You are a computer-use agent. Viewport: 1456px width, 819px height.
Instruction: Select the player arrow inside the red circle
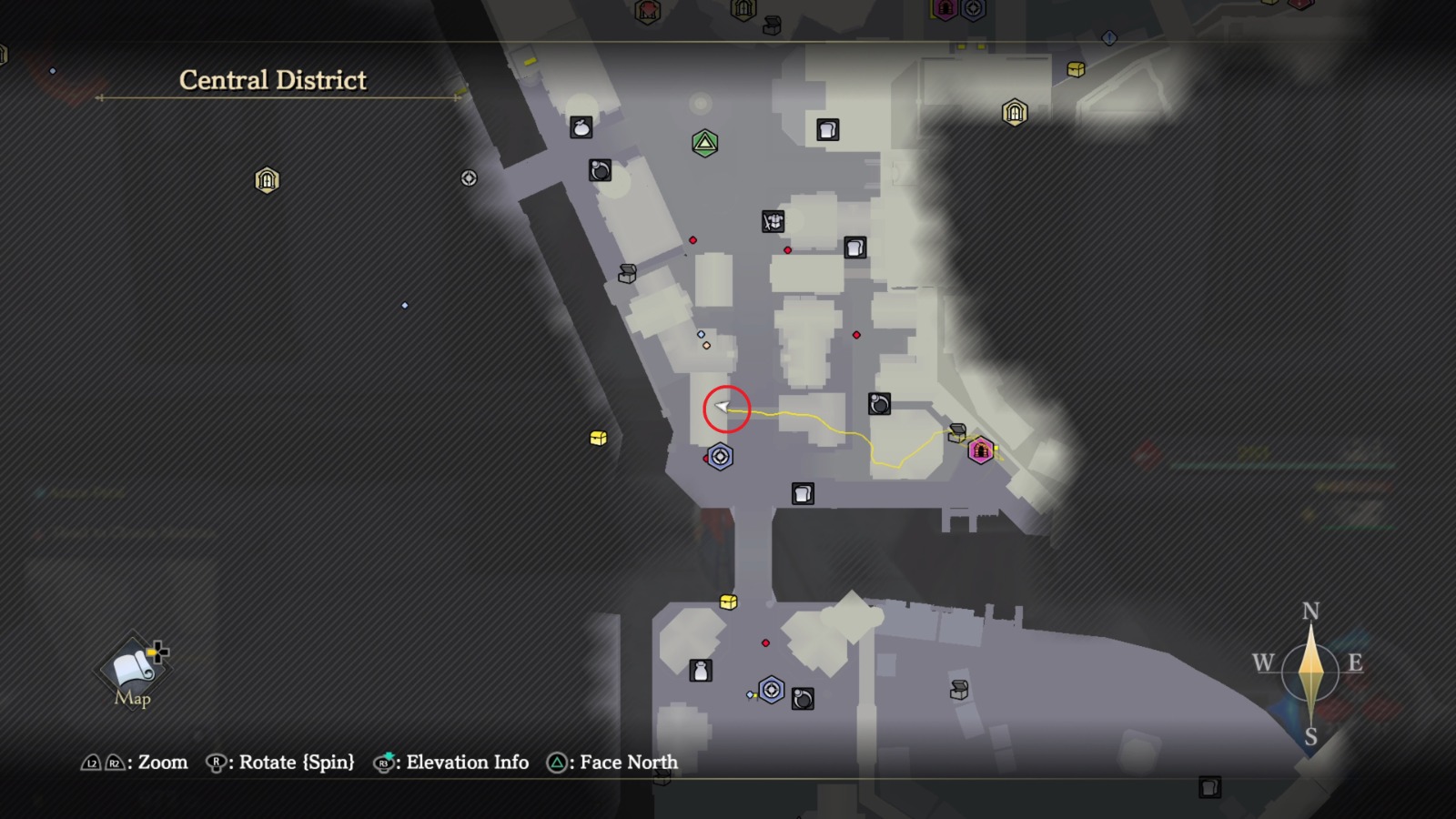click(x=723, y=407)
